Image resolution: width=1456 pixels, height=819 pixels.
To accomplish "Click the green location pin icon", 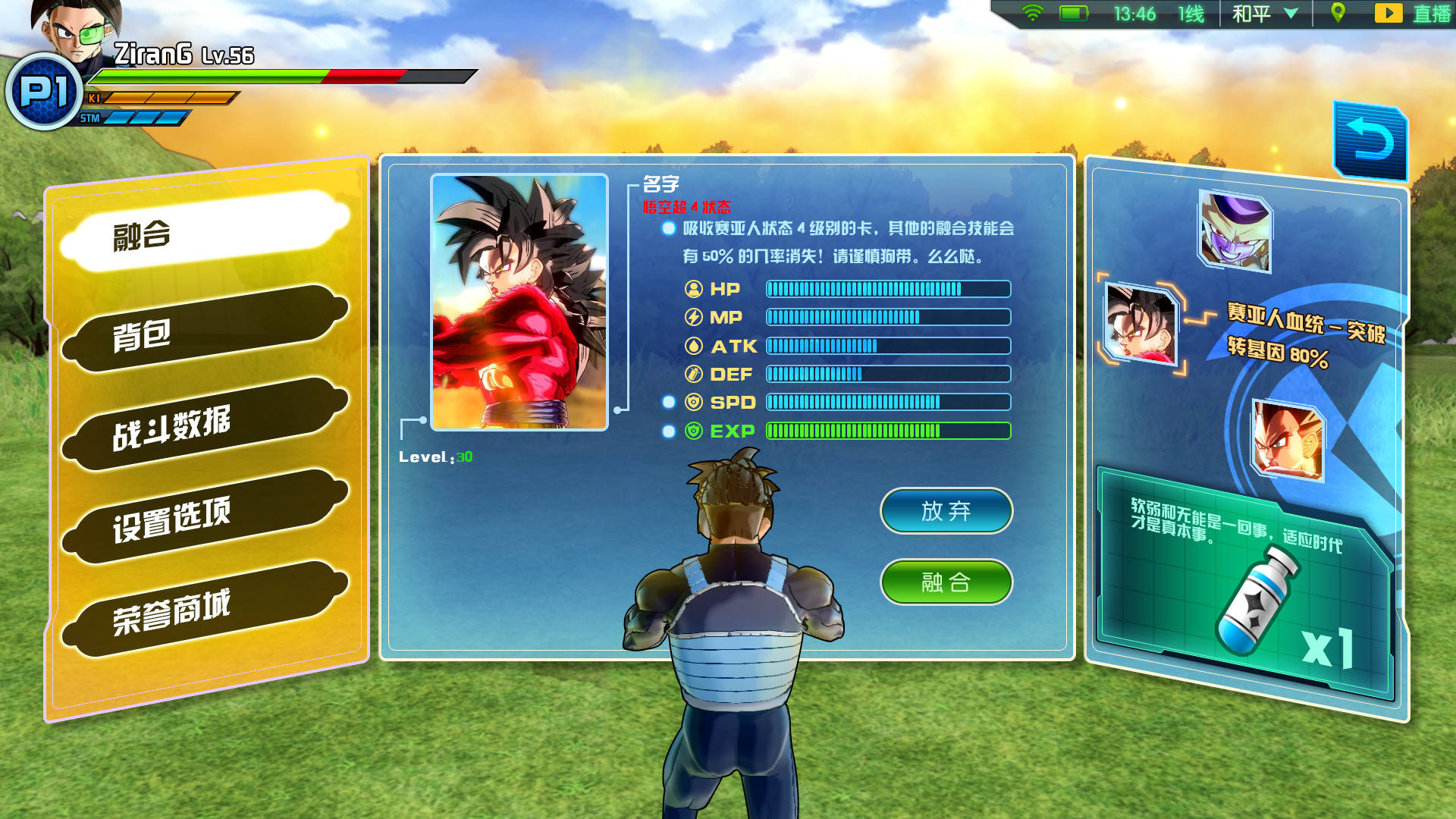I will coord(1338,13).
